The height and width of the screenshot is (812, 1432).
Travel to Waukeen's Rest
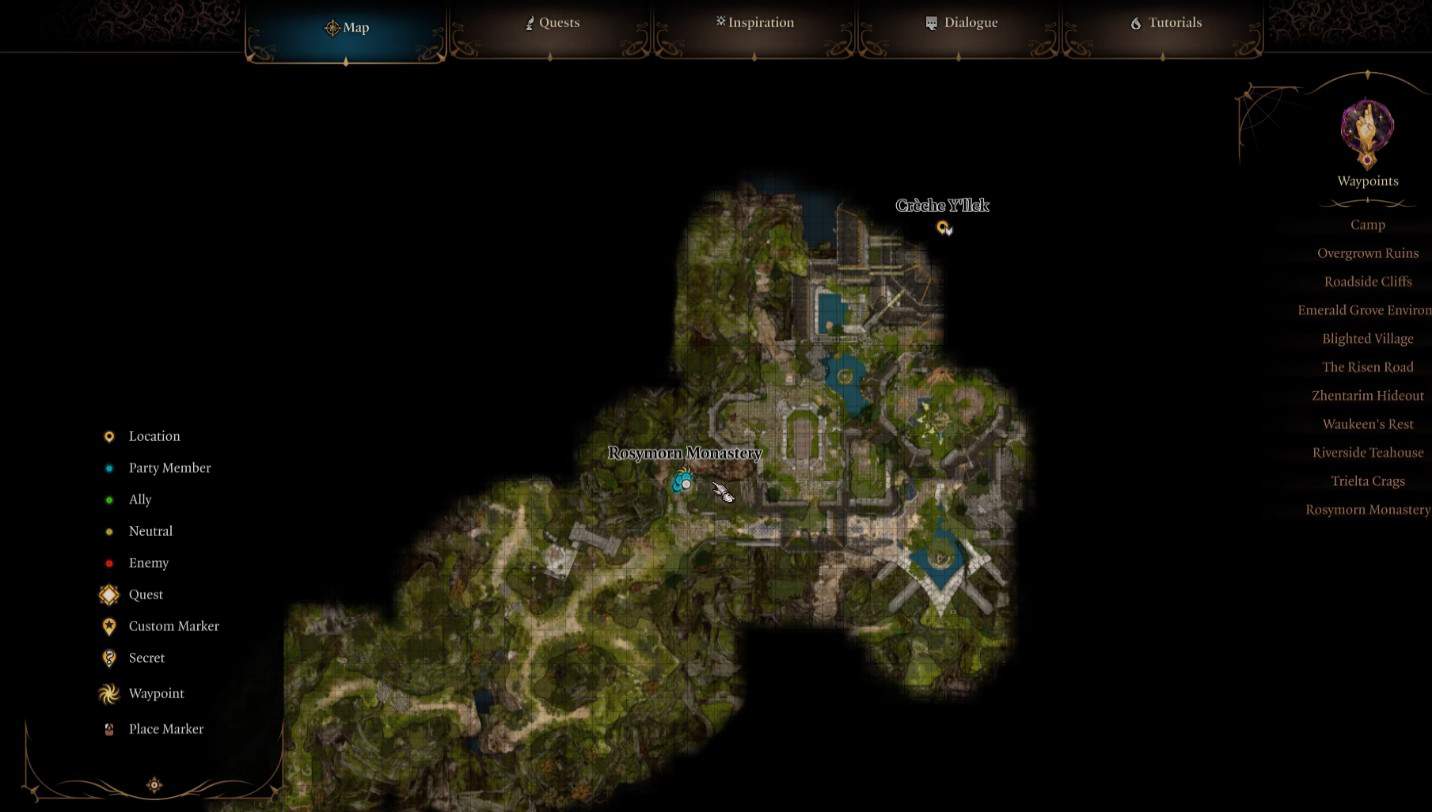pyautogui.click(x=1367, y=423)
